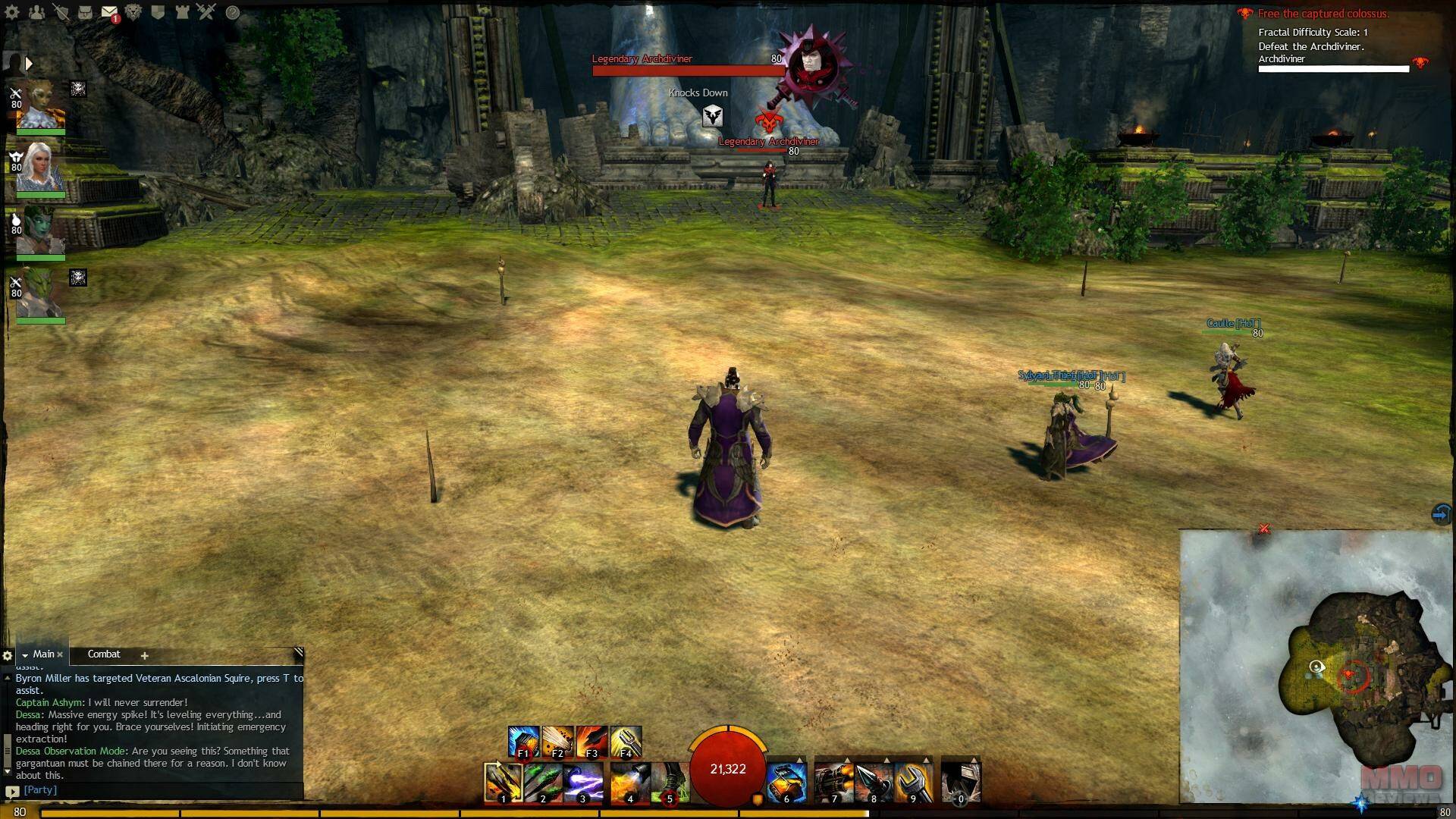Viewport: 1456px width, 819px height.
Task: Open the crossed swords PvP icon
Action: pos(206,12)
